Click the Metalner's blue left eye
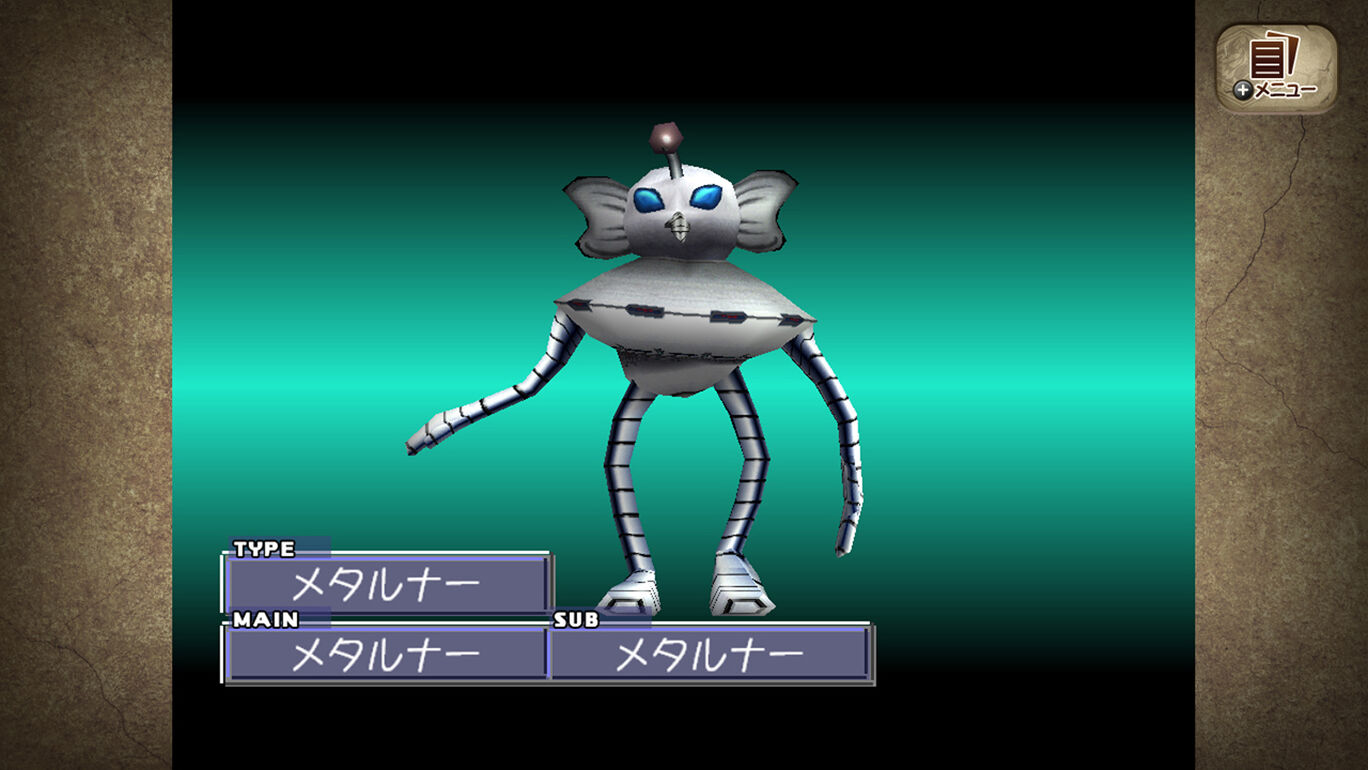1368x770 pixels. [x=646, y=199]
